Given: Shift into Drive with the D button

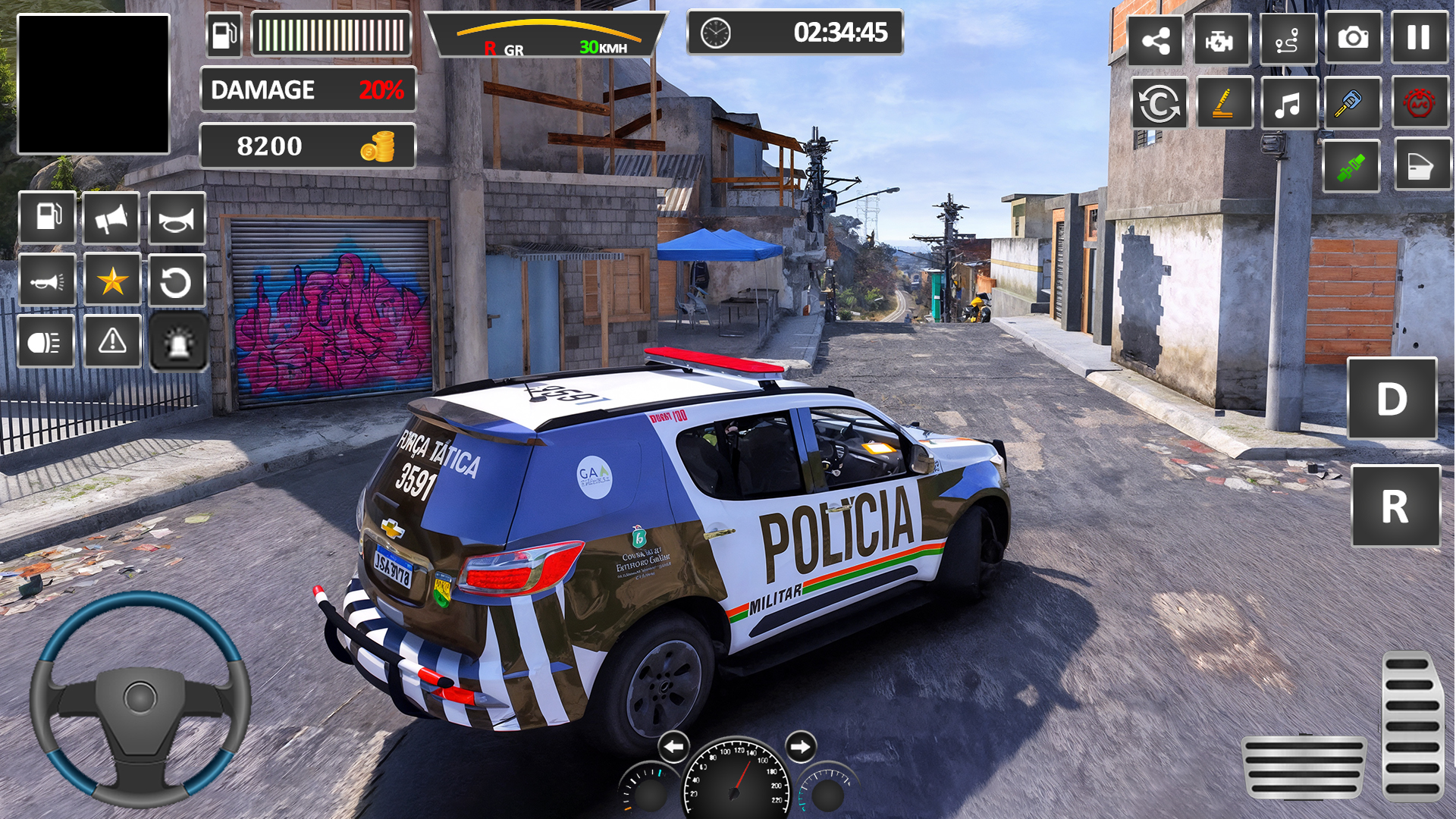Looking at the screenshot, I should click(1392, 399).
